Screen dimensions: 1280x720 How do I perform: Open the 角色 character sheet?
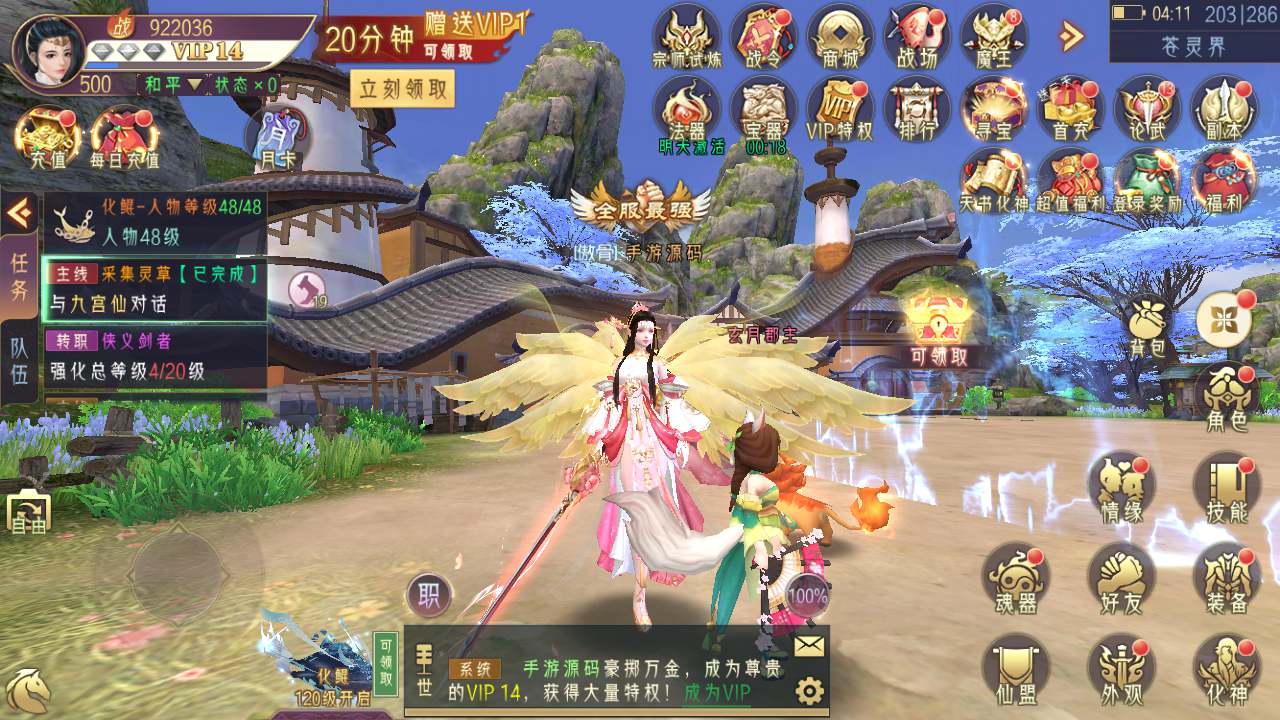pos(1226,396)
